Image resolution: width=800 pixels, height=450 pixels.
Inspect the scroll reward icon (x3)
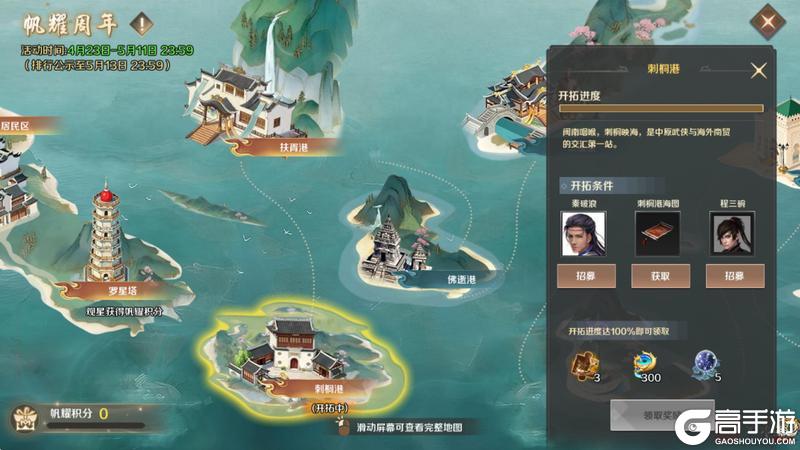pyautogui.click(x=583, y=366)
